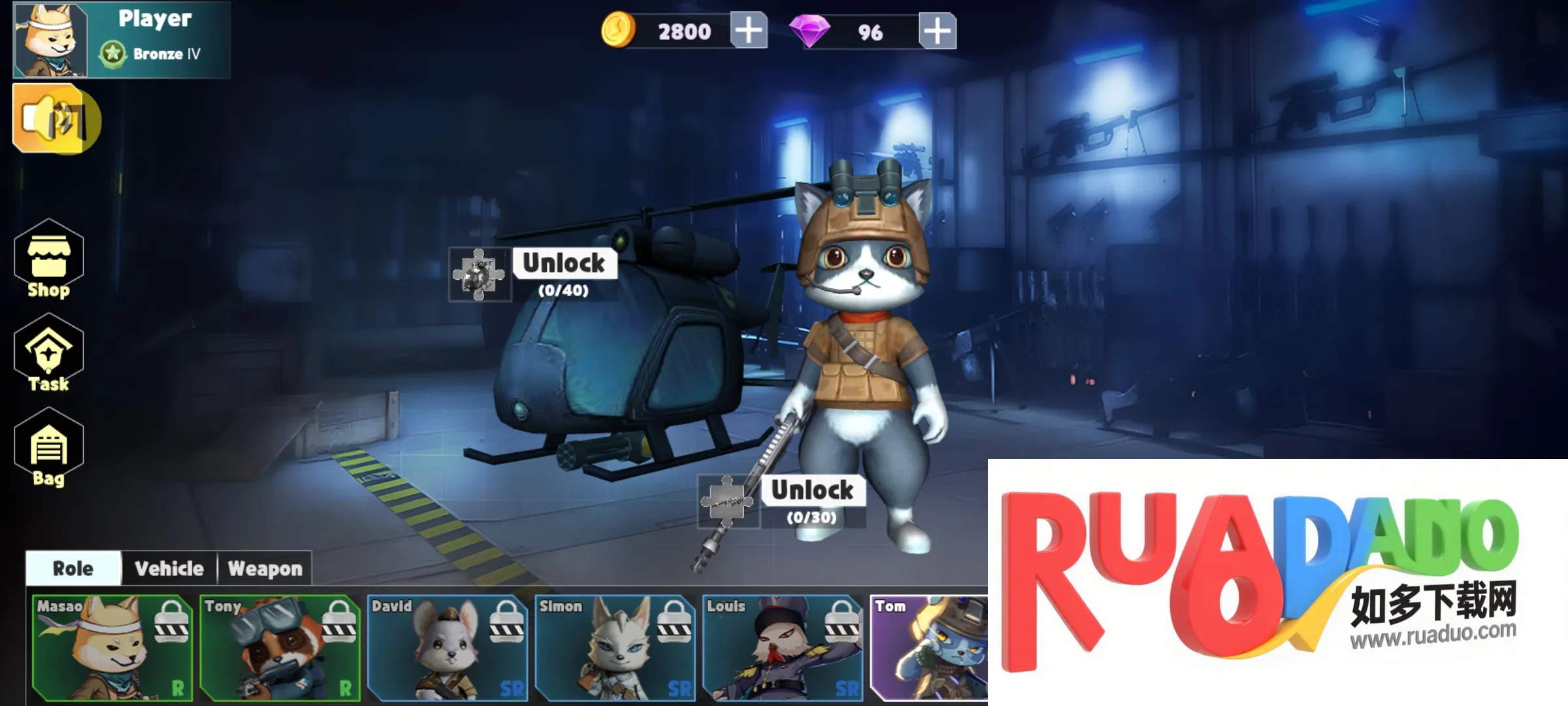Select the Masao character card
1568x706 pixels.
click(x=112, y=647)
